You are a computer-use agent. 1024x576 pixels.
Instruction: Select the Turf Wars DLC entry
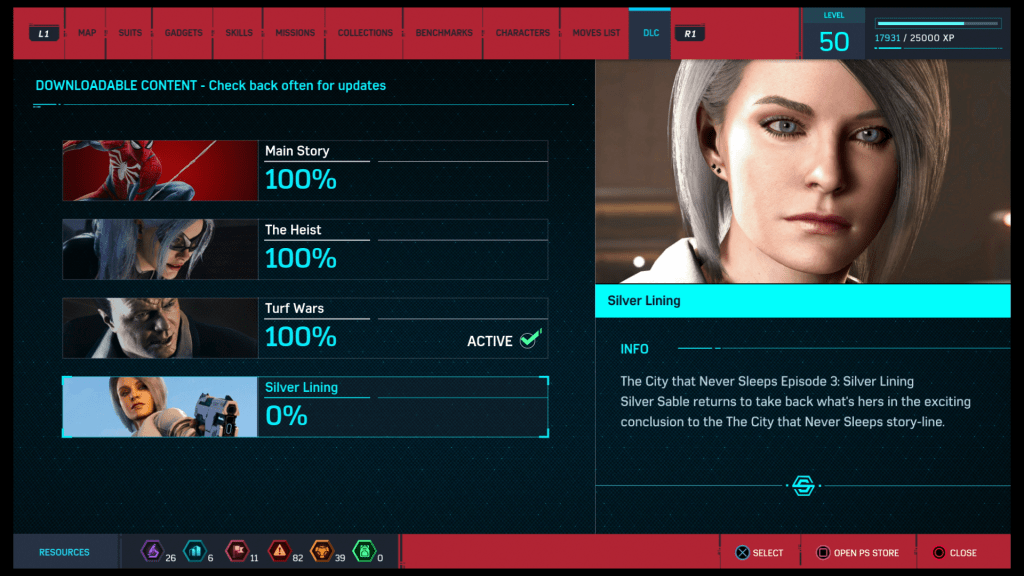coord(305,328)
